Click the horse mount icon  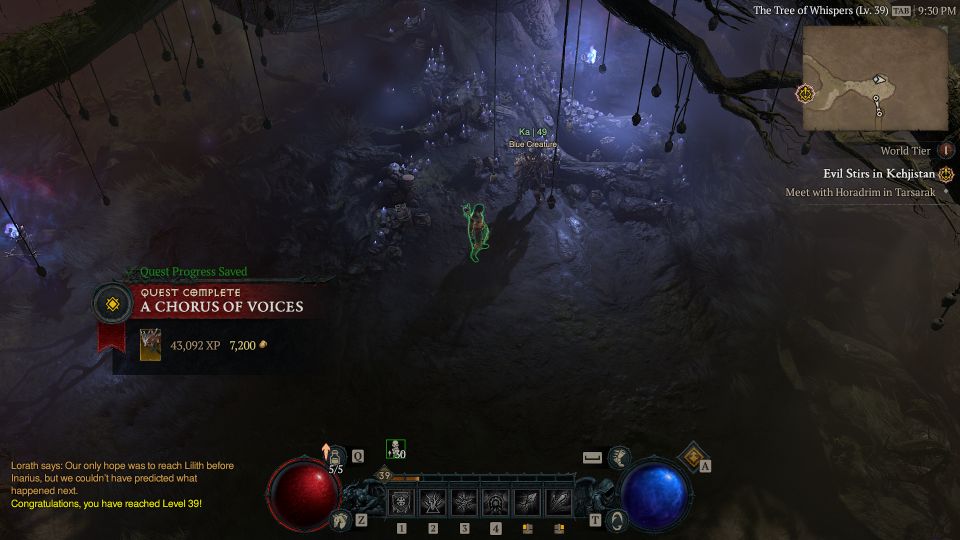click(x=340, y=519)
